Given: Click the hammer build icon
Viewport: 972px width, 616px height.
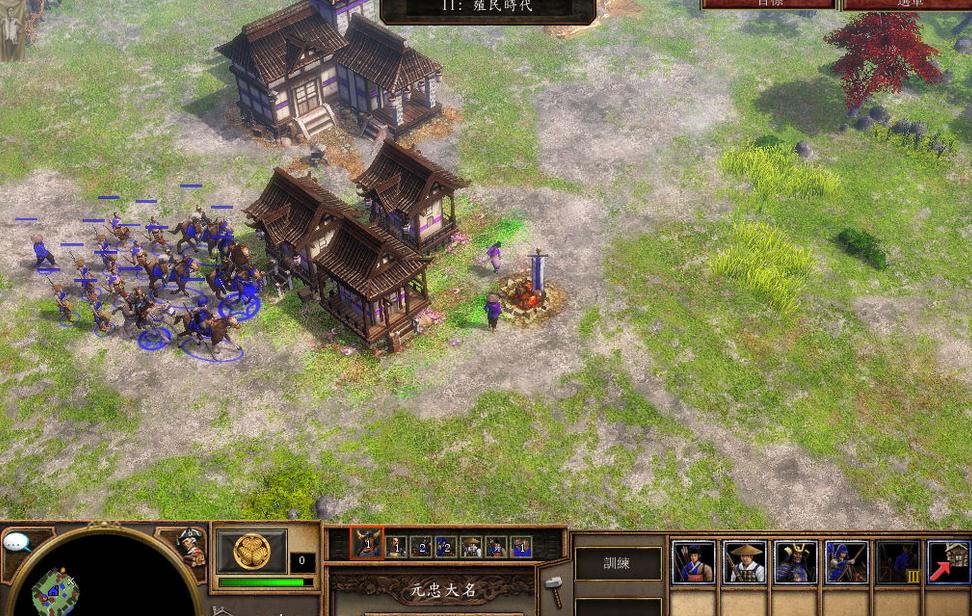Looking at the screenshot, I should 554,589.
